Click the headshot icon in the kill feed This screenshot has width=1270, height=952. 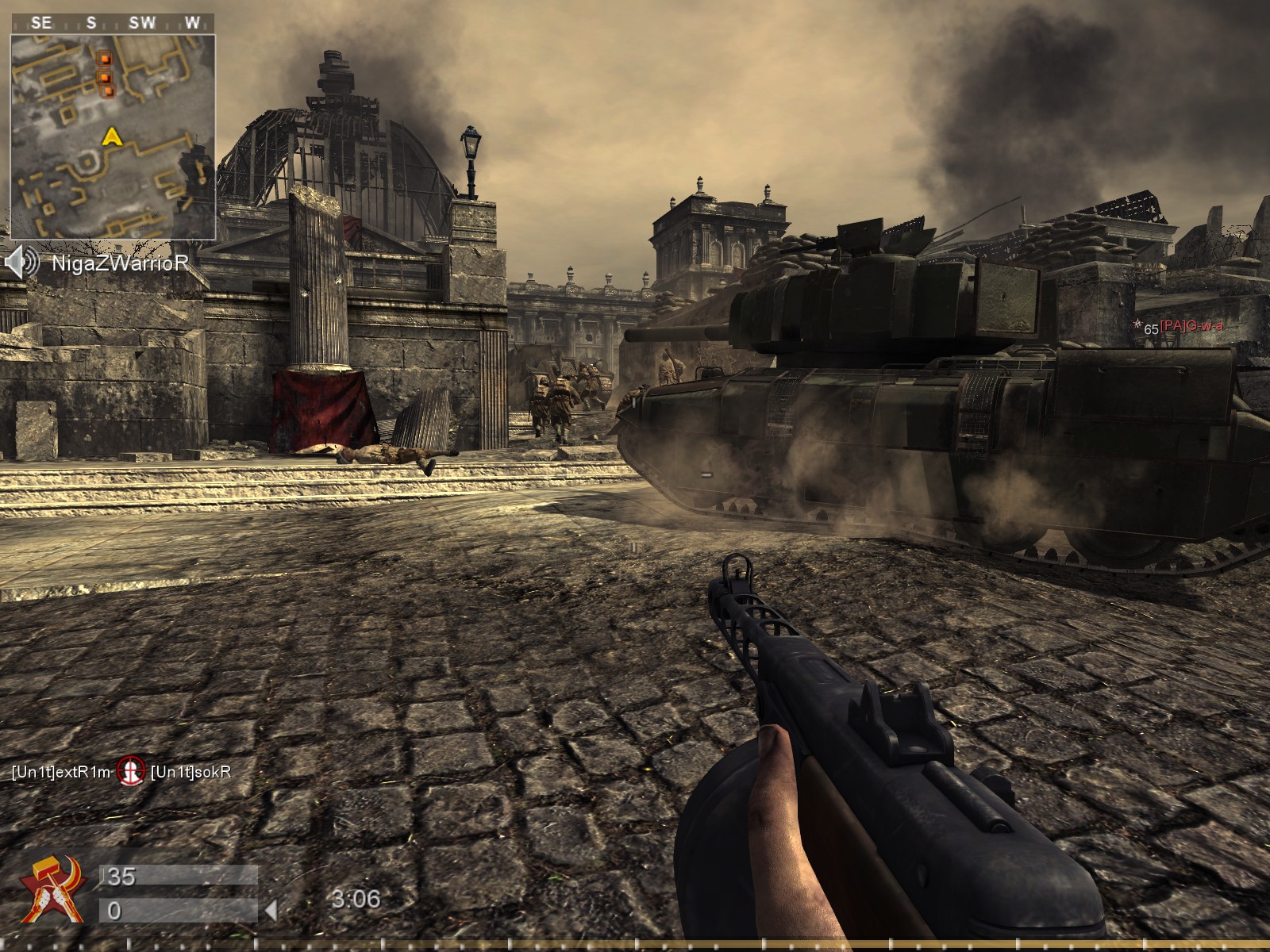pyautogui.click(x=130, y=770)
